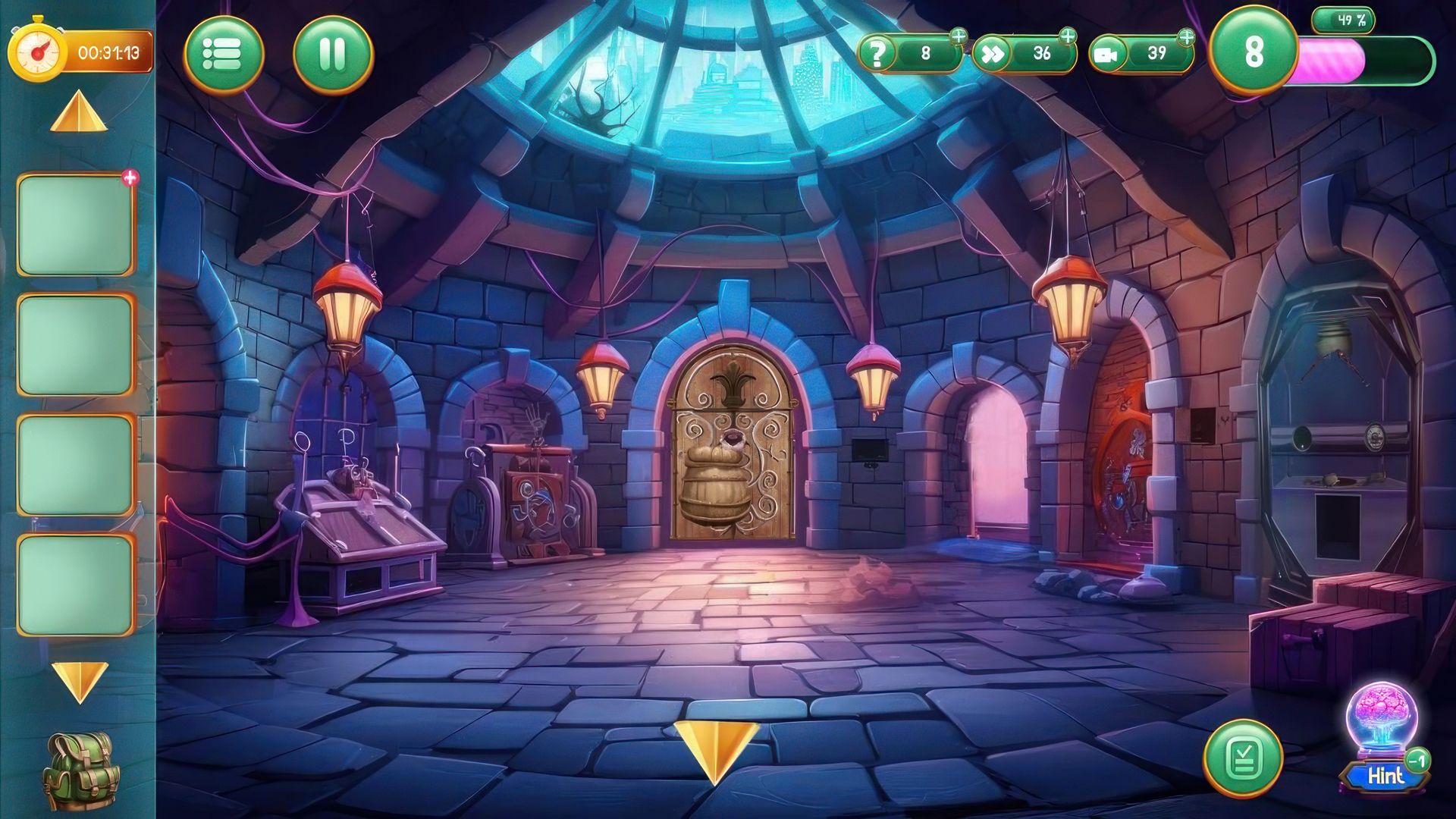Go back using the bottom gold arrow
The height and width of the screenshot is (819, 1456).
[x=715, y=748]
